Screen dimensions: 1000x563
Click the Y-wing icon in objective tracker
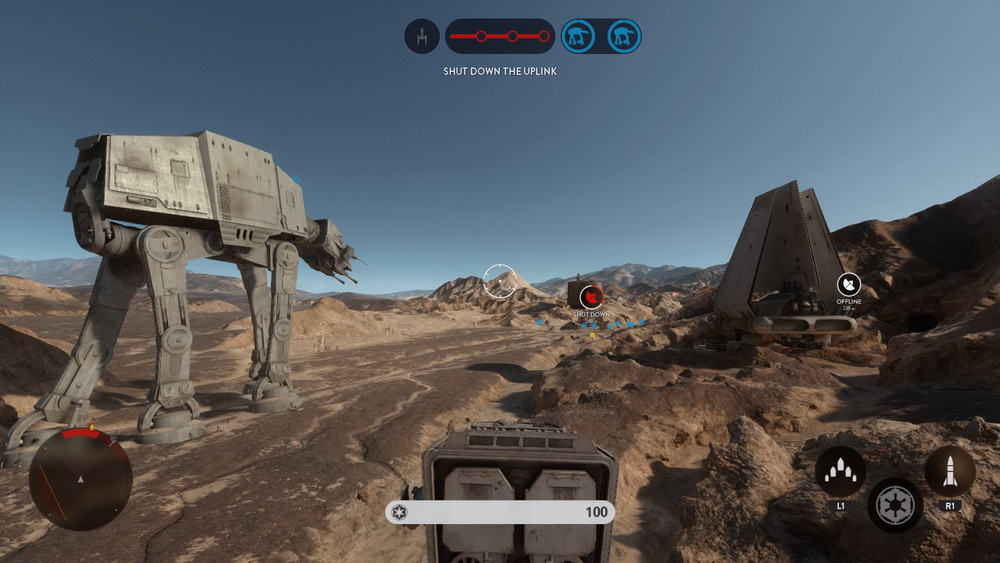422,37
